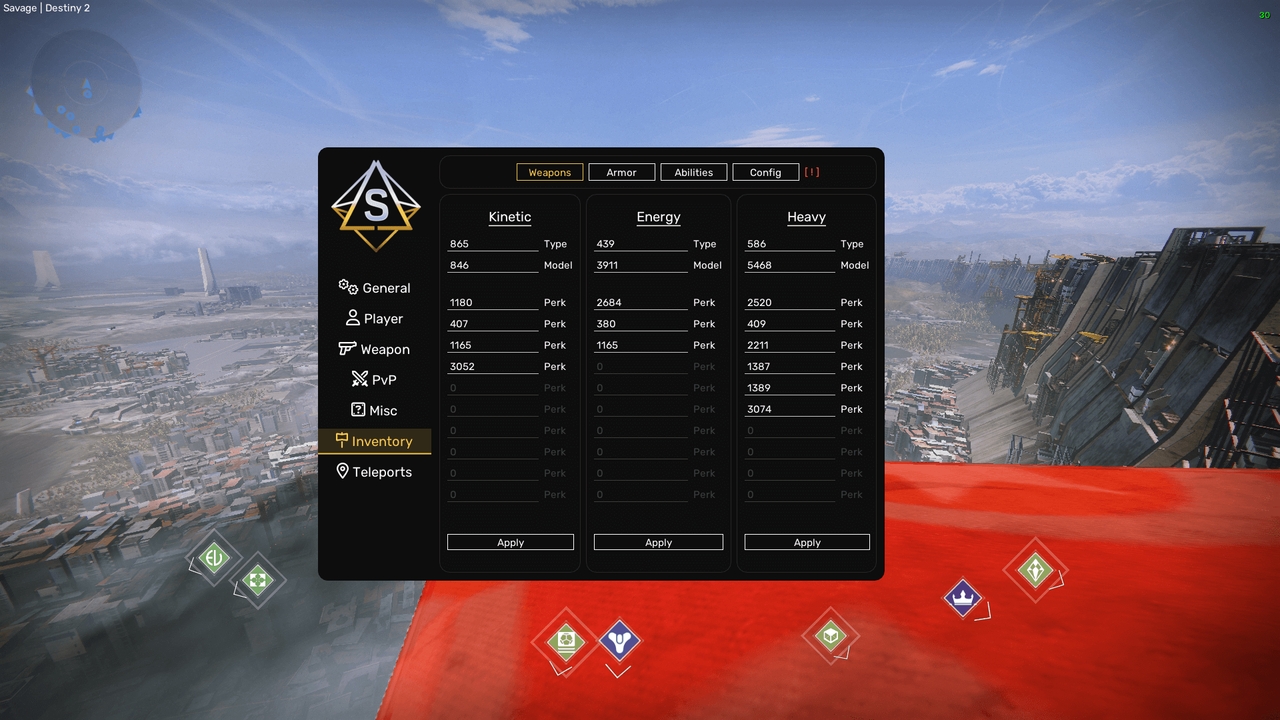This screenshot has width=1280, height=720.
Task: Edit the Heavy perk field showing 3074
Action: (x=790, y=409)
